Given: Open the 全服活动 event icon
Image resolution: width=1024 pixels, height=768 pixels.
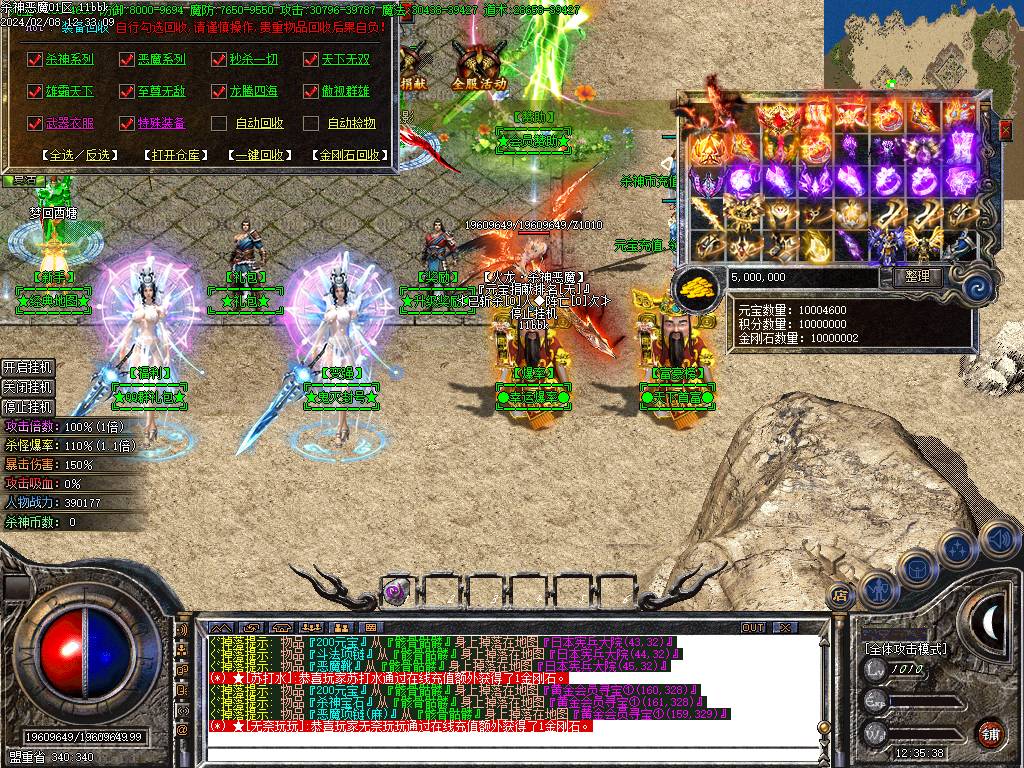Looking at the screenshot, I should point(479,65).
